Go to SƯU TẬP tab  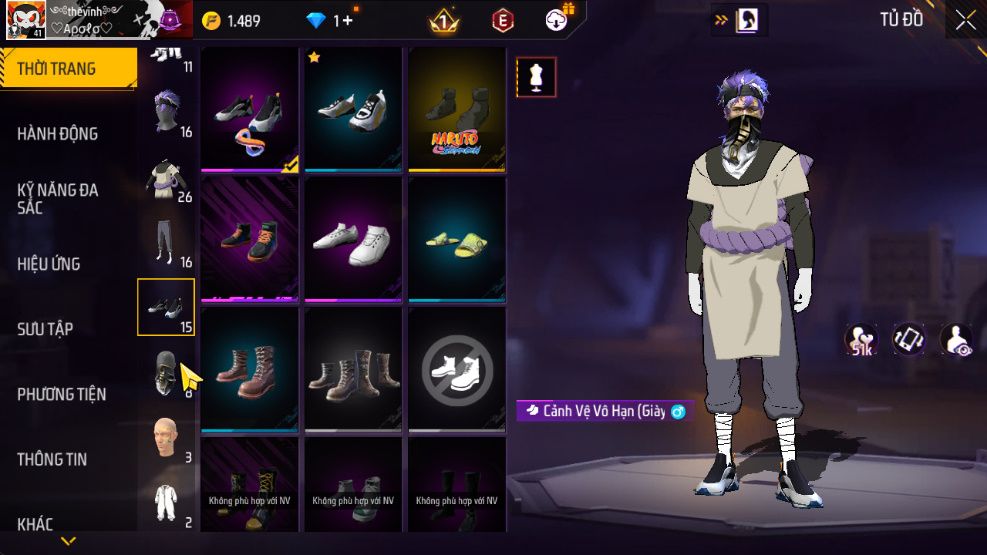45,329
